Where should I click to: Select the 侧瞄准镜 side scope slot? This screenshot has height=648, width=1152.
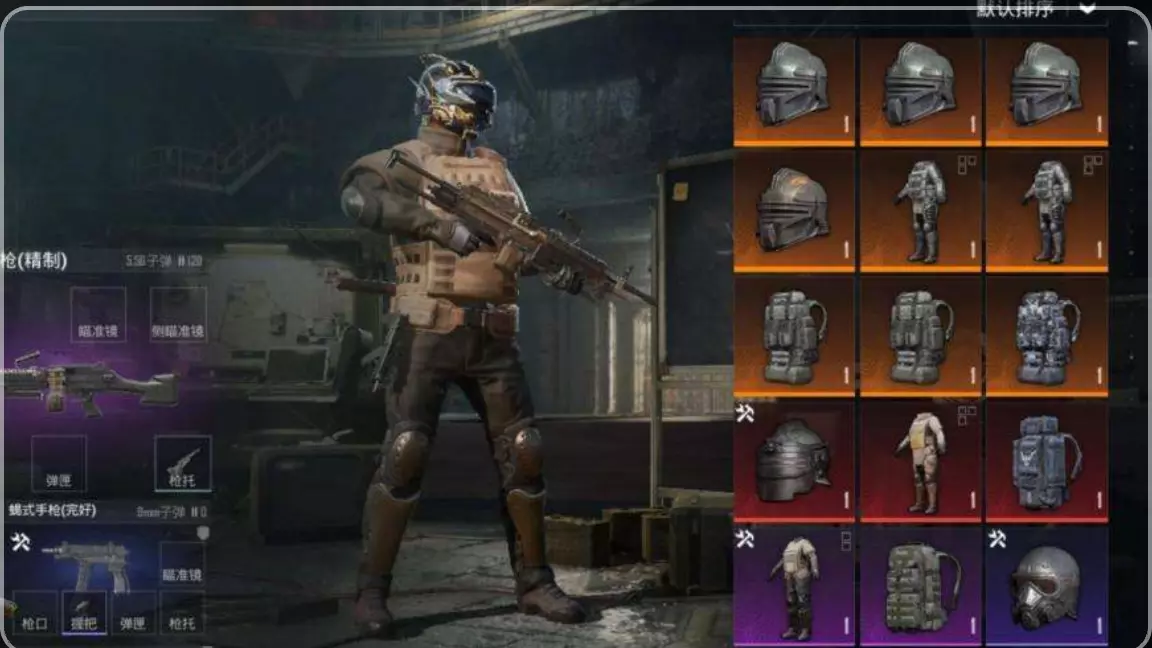[x=179, y=315]
